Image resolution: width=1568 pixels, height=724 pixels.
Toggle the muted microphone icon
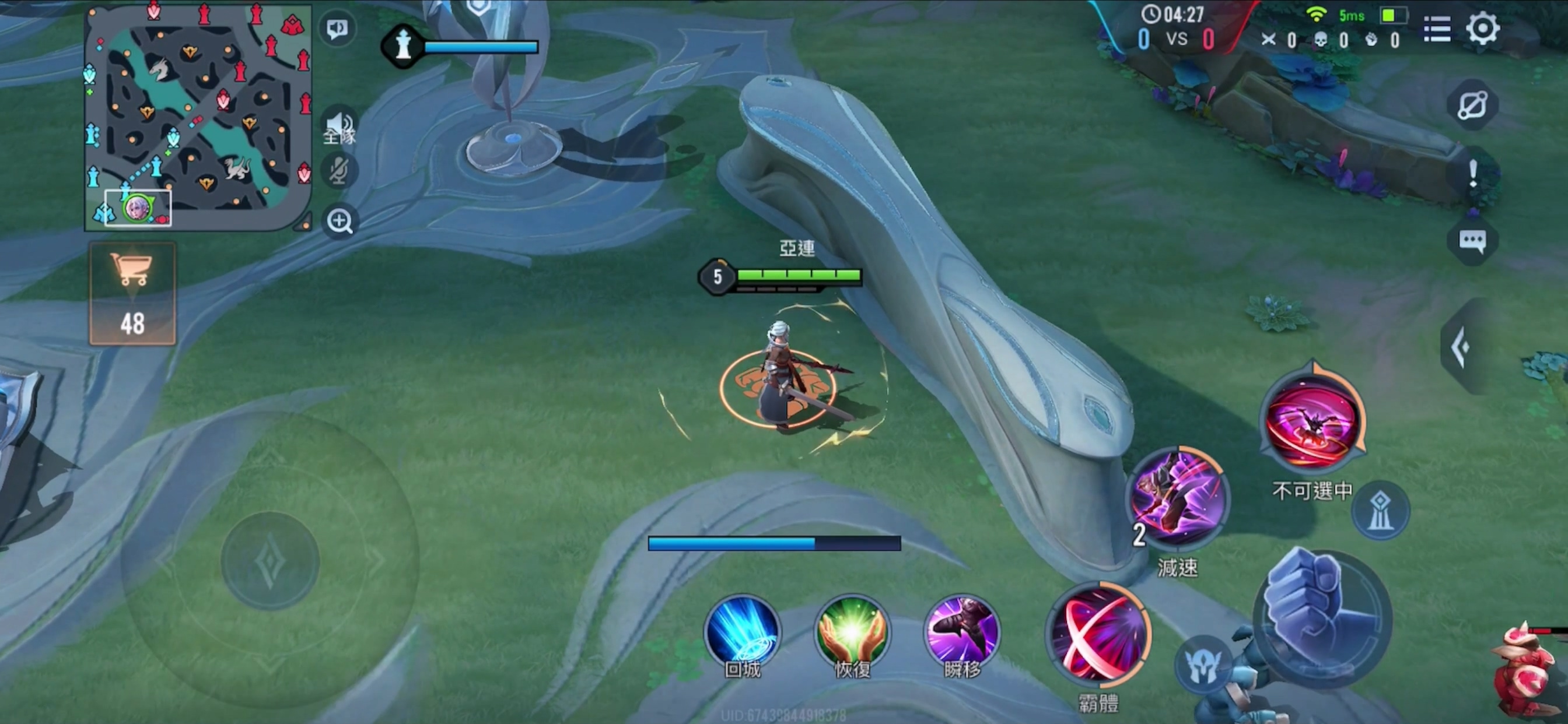point(339,170)
